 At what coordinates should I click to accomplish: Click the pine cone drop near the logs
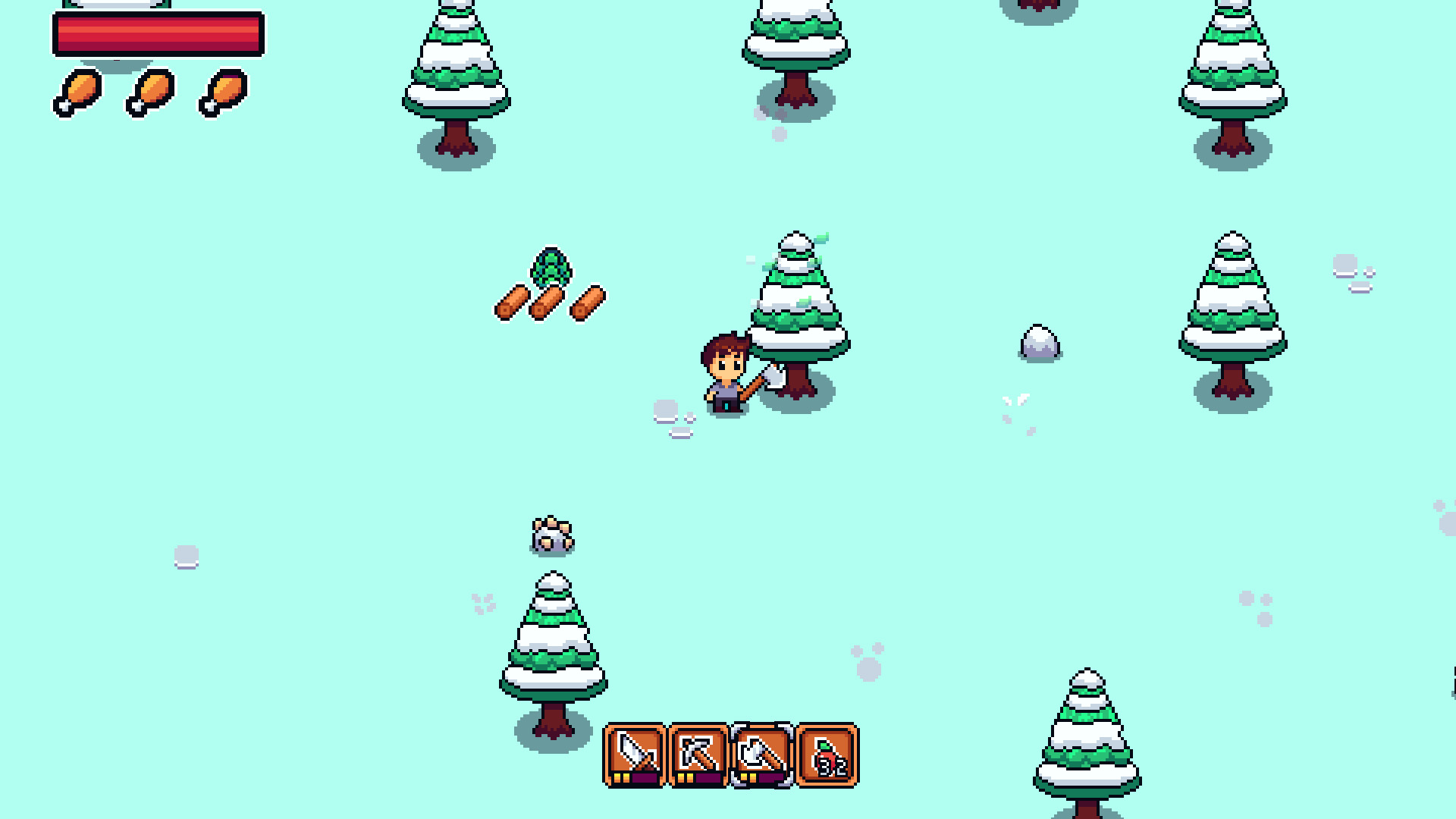553,267
